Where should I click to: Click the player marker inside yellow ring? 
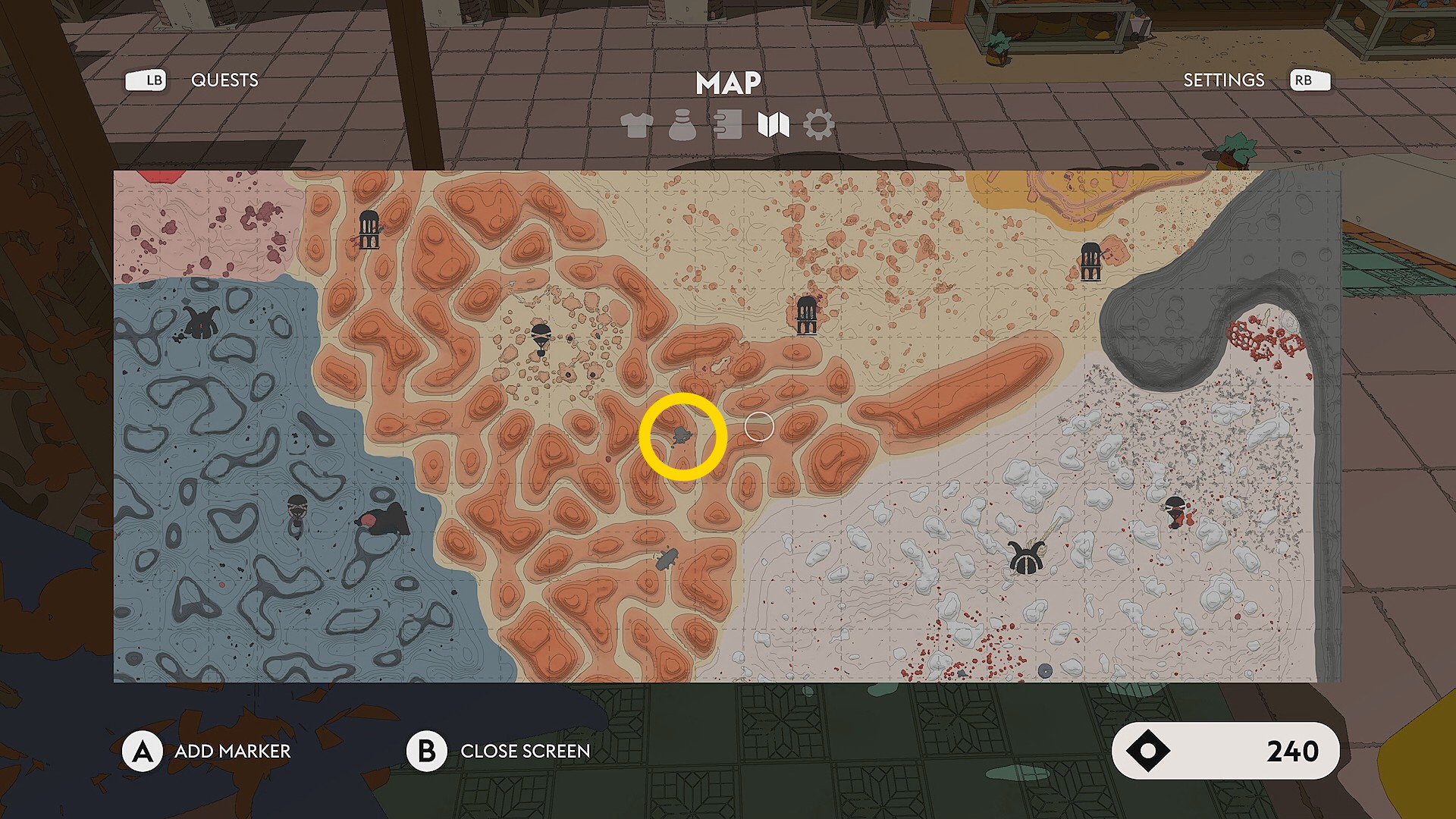pos(682,436)
